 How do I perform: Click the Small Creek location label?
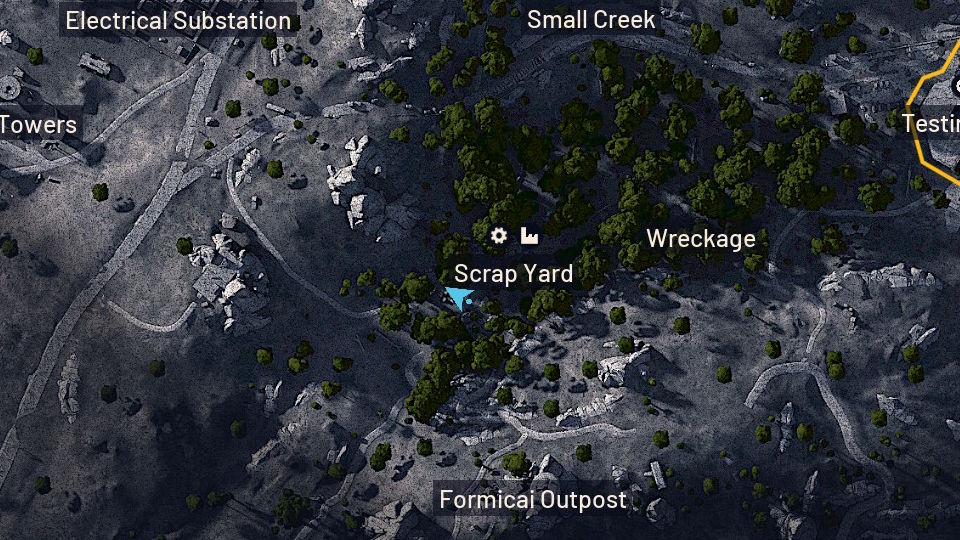click(x=591, y=19)
